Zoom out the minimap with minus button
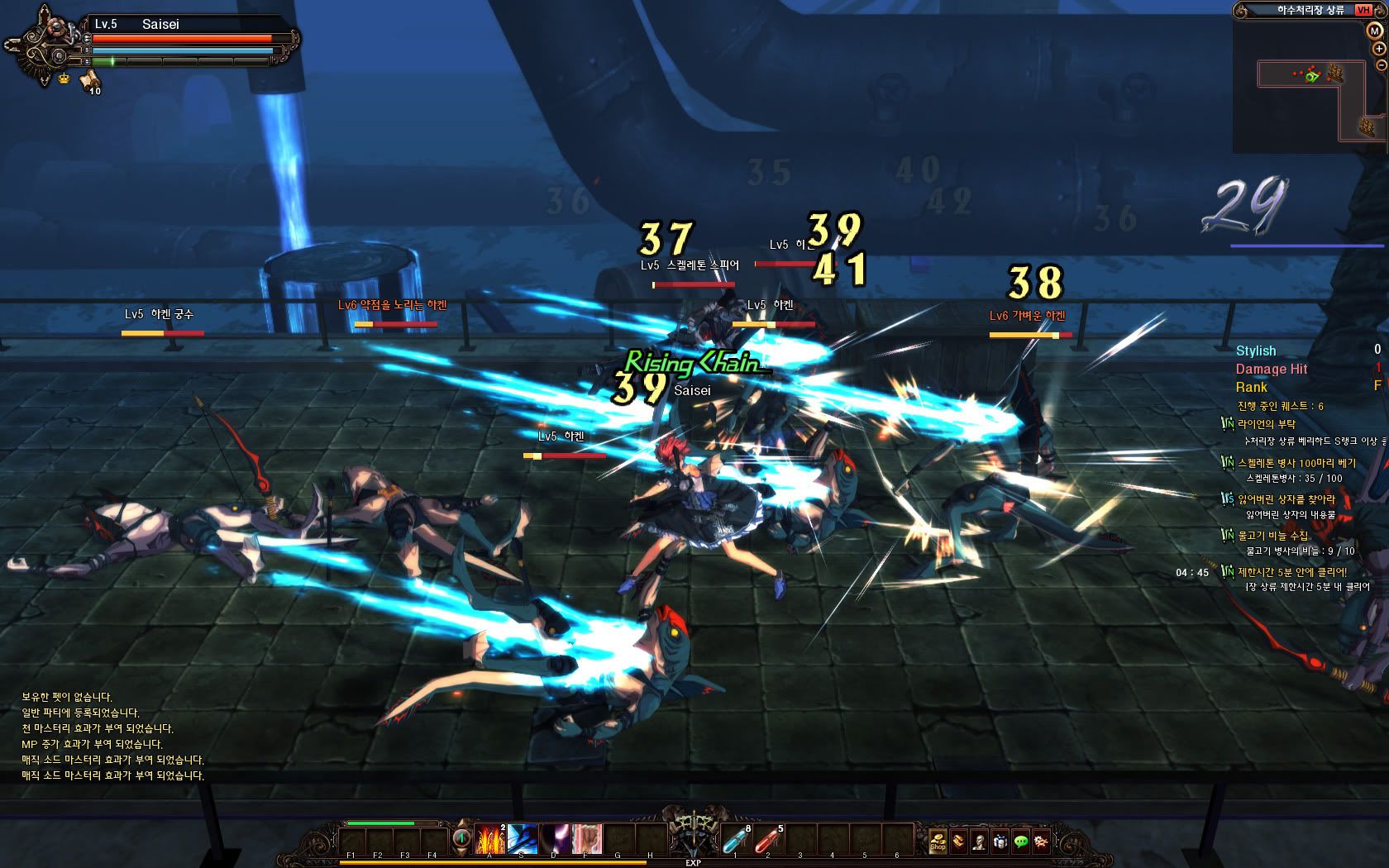Viewport: 1389px width, 868px height. [x=1381, y=64]
